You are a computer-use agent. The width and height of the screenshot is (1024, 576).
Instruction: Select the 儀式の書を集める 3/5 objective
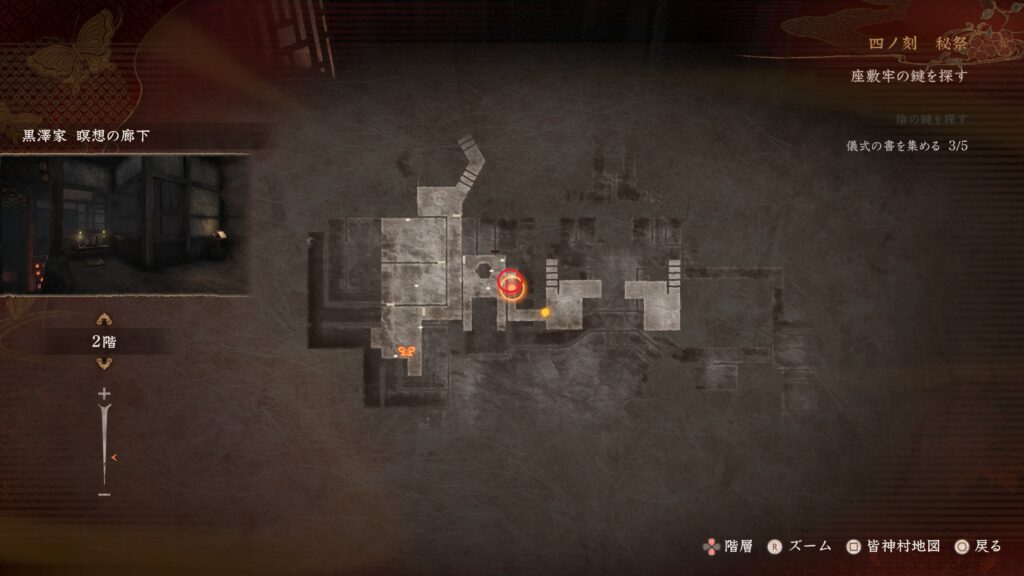908,146
